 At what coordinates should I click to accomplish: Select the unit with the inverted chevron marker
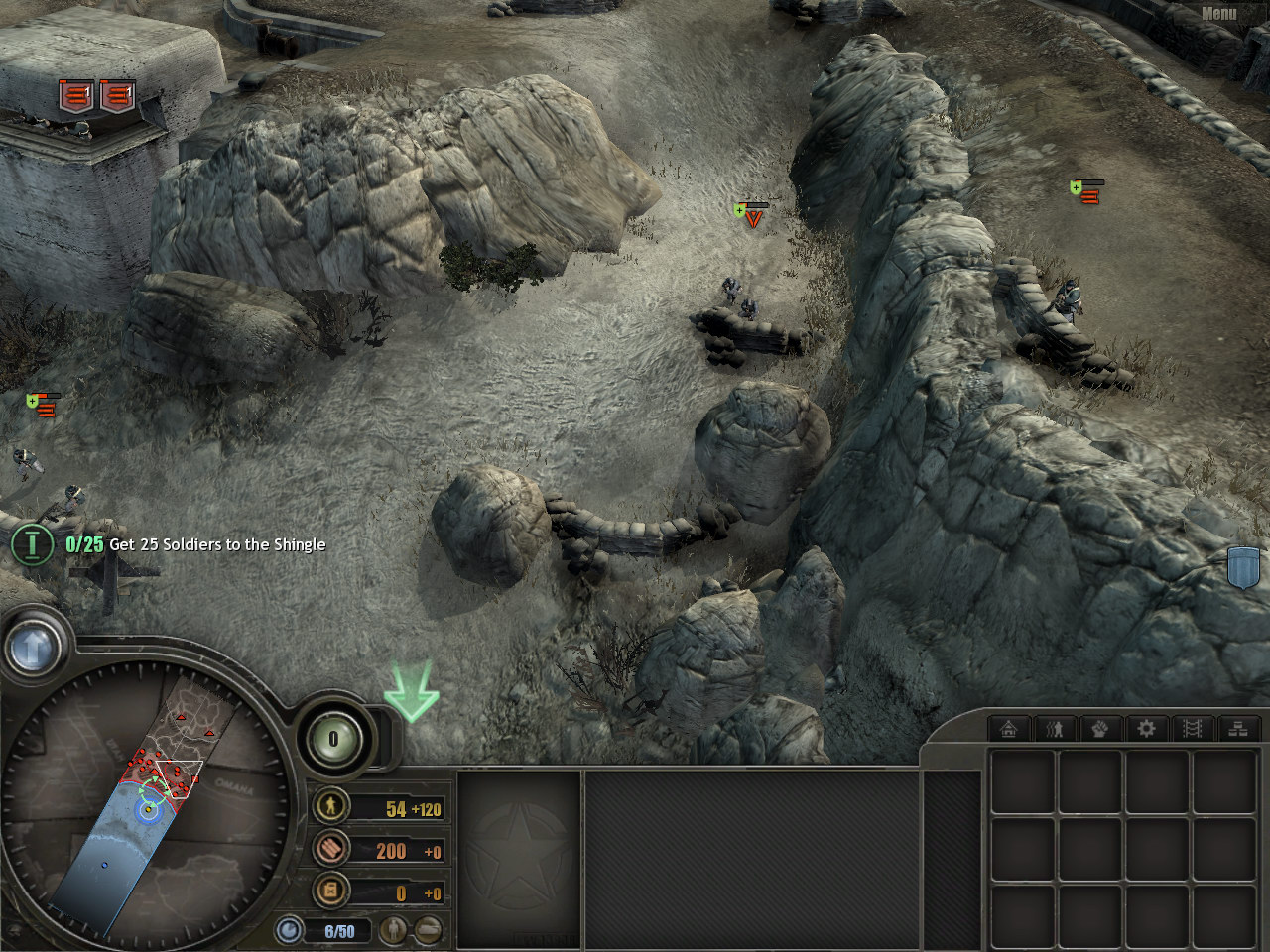click(753, 219)
